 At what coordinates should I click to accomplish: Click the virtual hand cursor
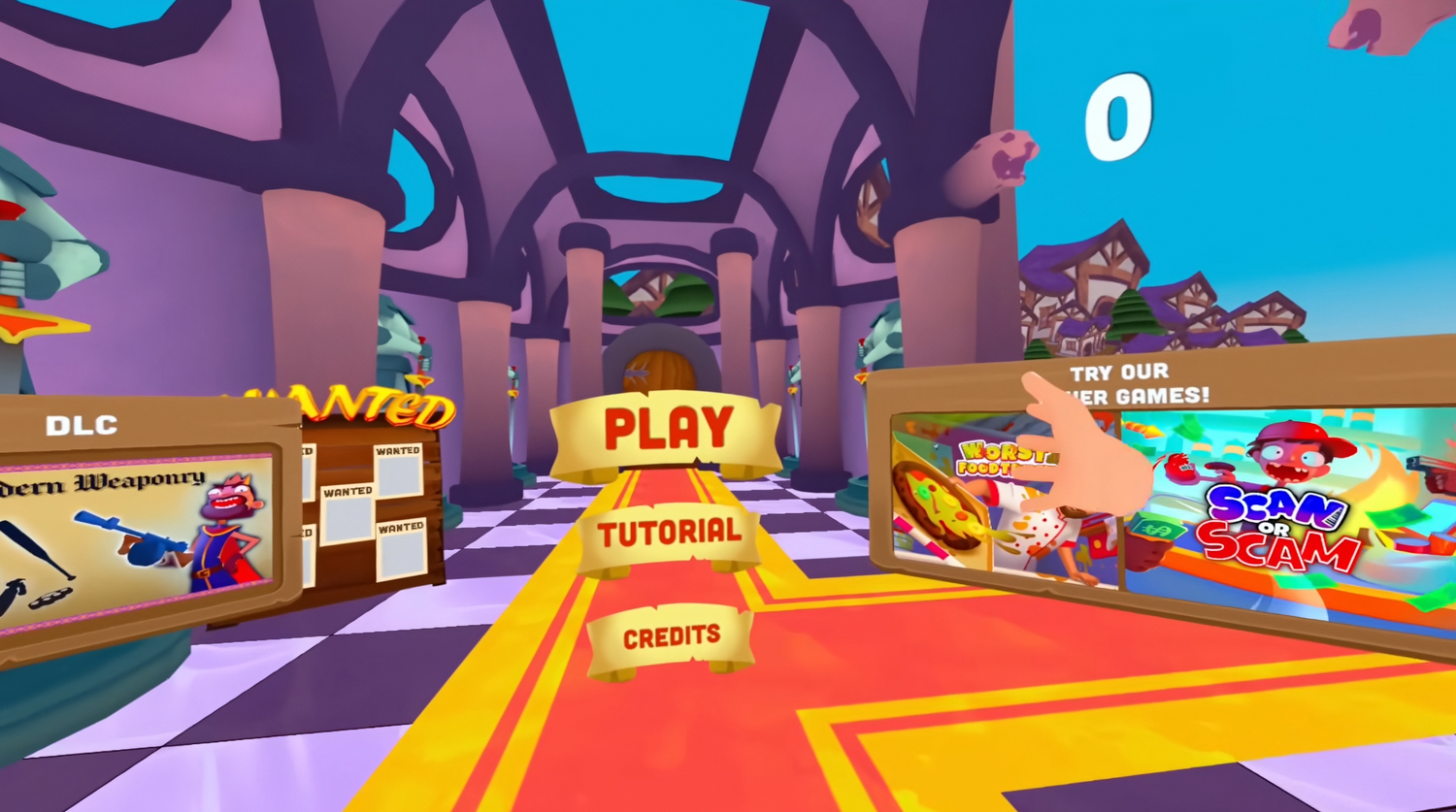tap(1087, 446)
